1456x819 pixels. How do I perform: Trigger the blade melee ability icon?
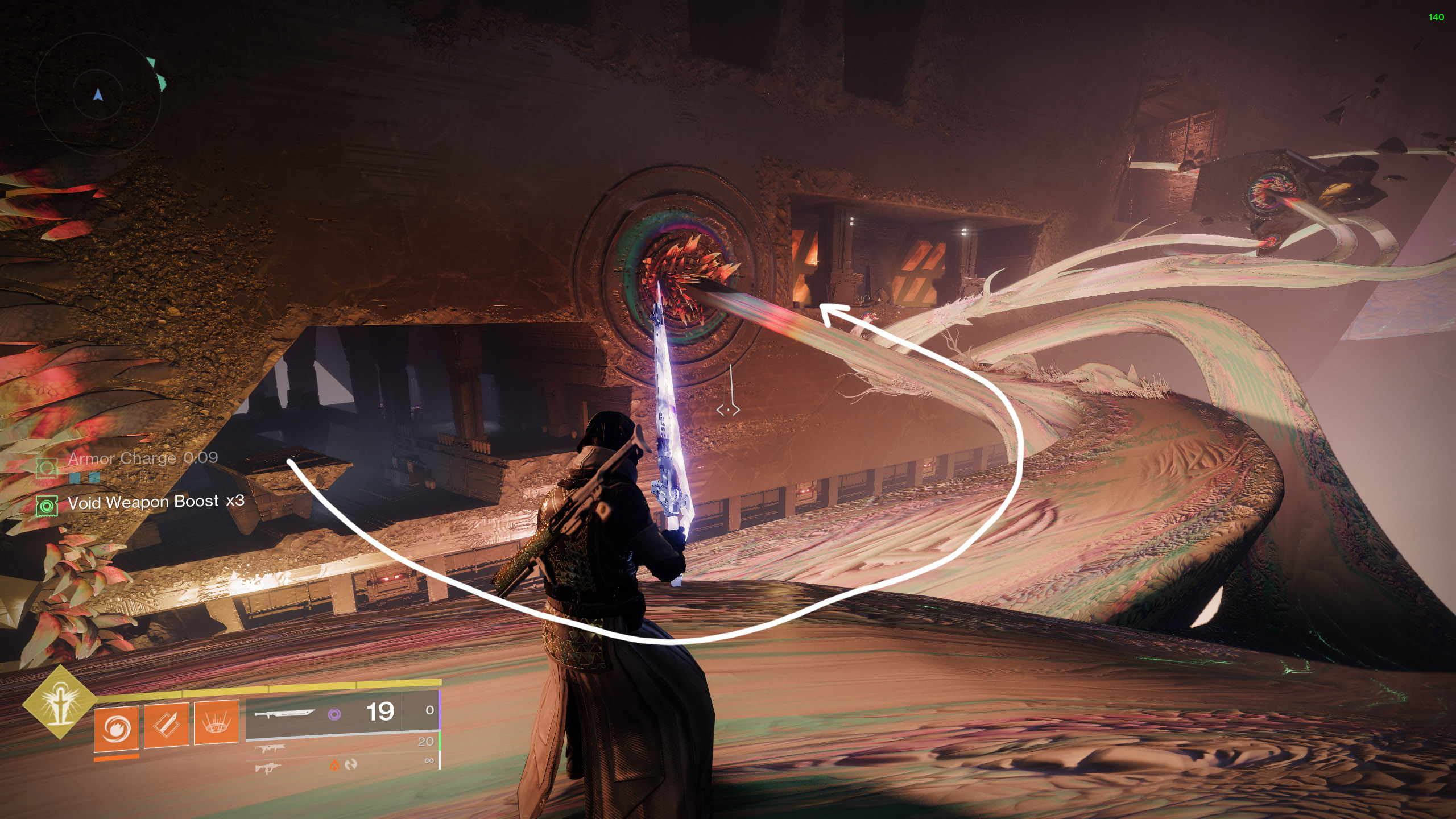(x=166, y=725)
